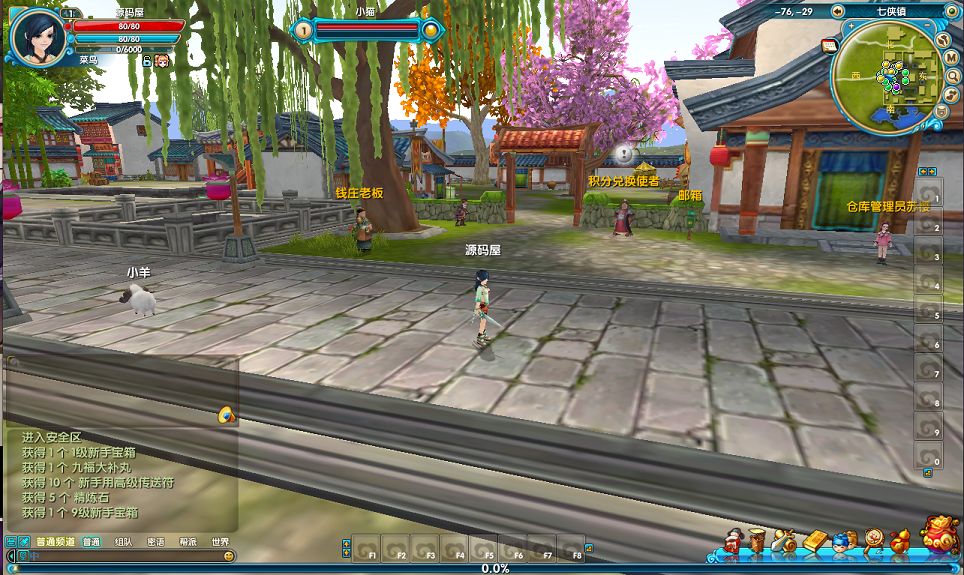
Task: Open the sword and shield menu icon
Action: pos(786,542)
